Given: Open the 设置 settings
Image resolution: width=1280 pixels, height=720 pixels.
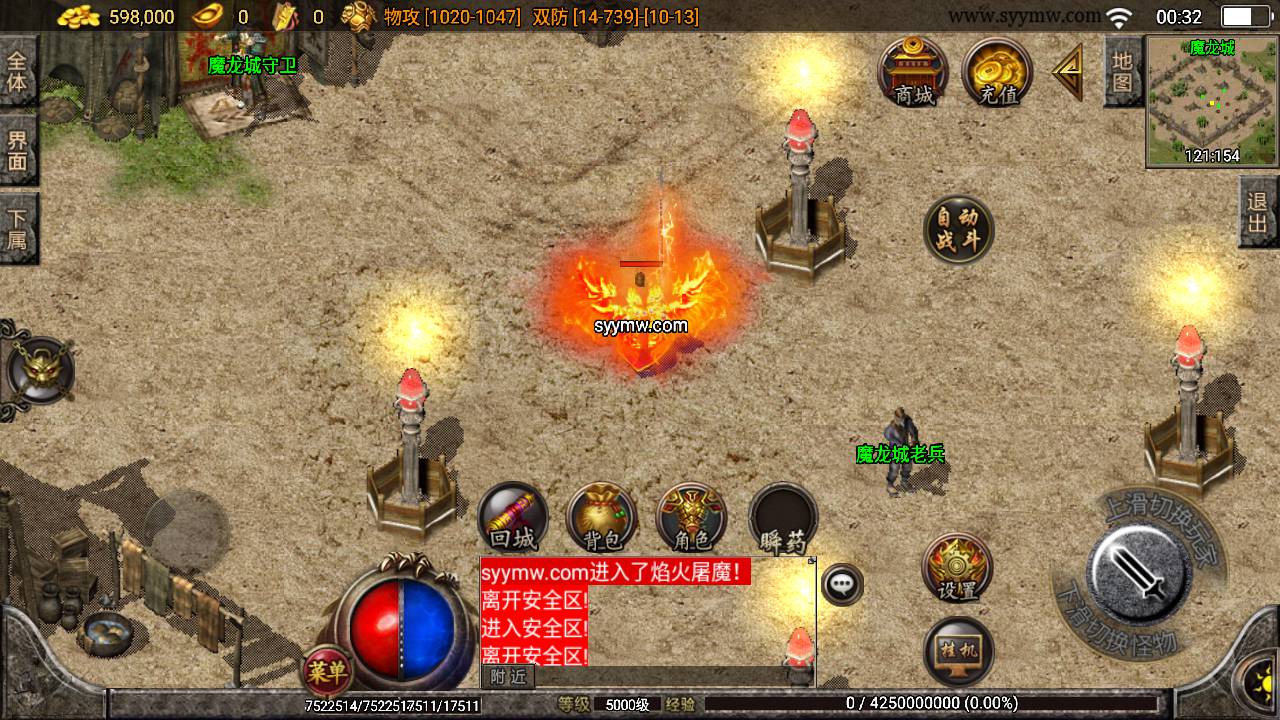Looking at the screenshot, I should click(957, 567).
